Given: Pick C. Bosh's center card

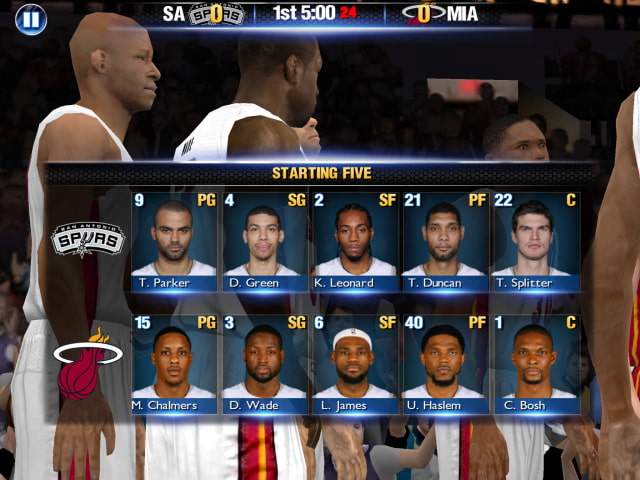Looking at the screenshot, I should [x=535, y=365].
